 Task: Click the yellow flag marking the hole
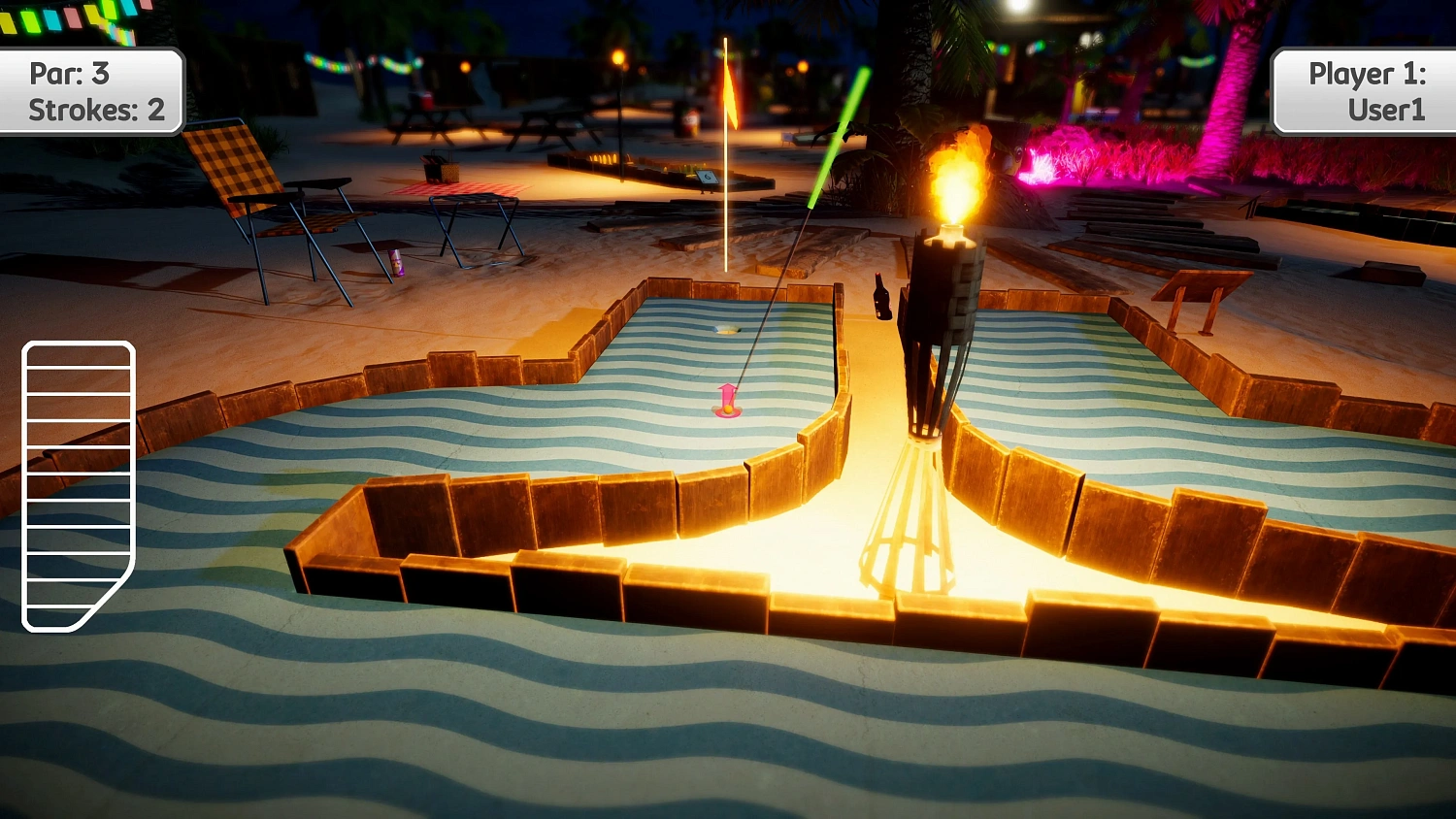tap(728, 92)
